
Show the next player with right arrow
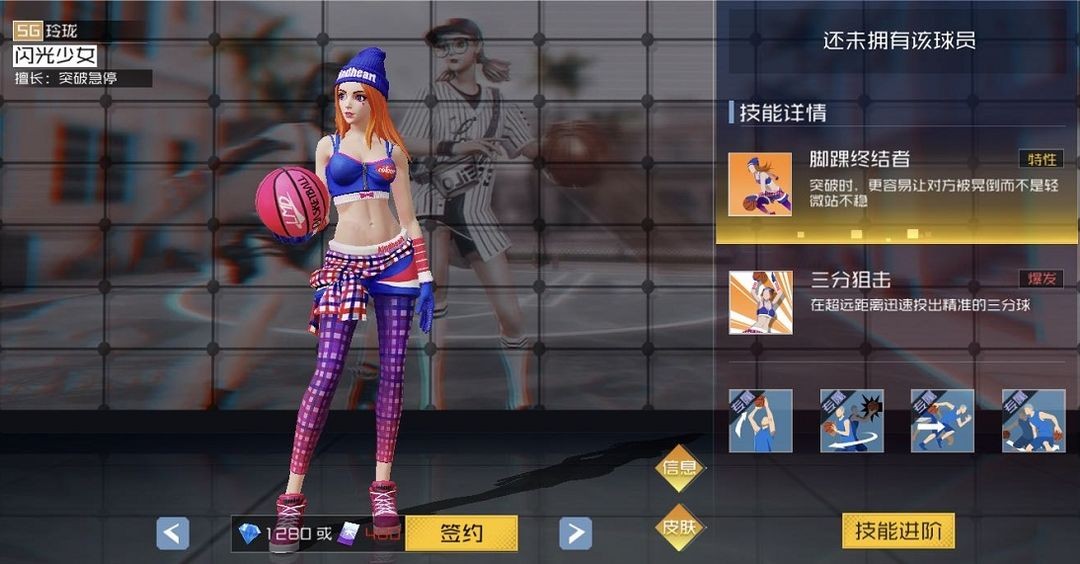point(574,533)
